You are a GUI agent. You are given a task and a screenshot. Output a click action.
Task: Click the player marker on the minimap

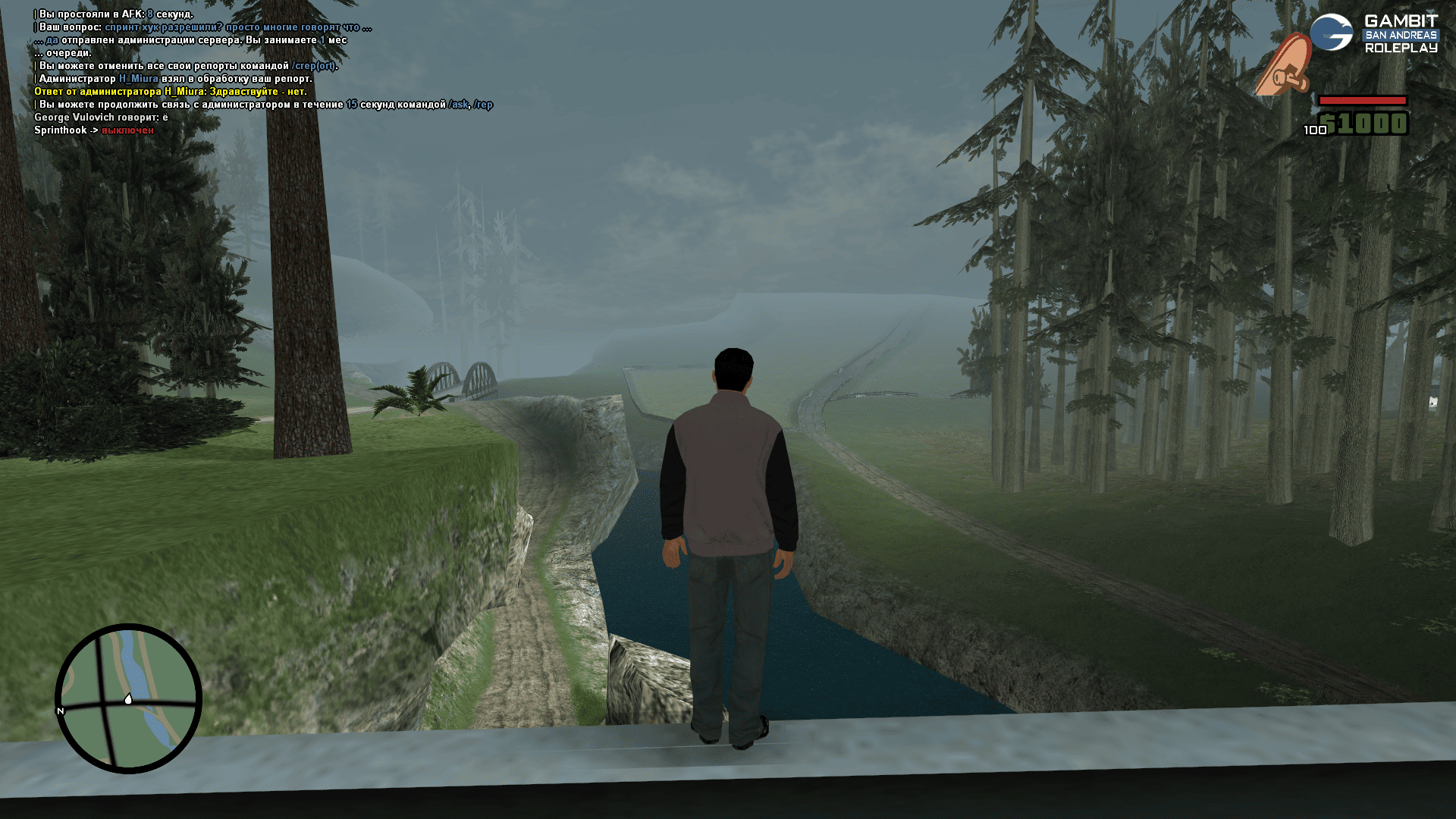[x=128, y=698]
